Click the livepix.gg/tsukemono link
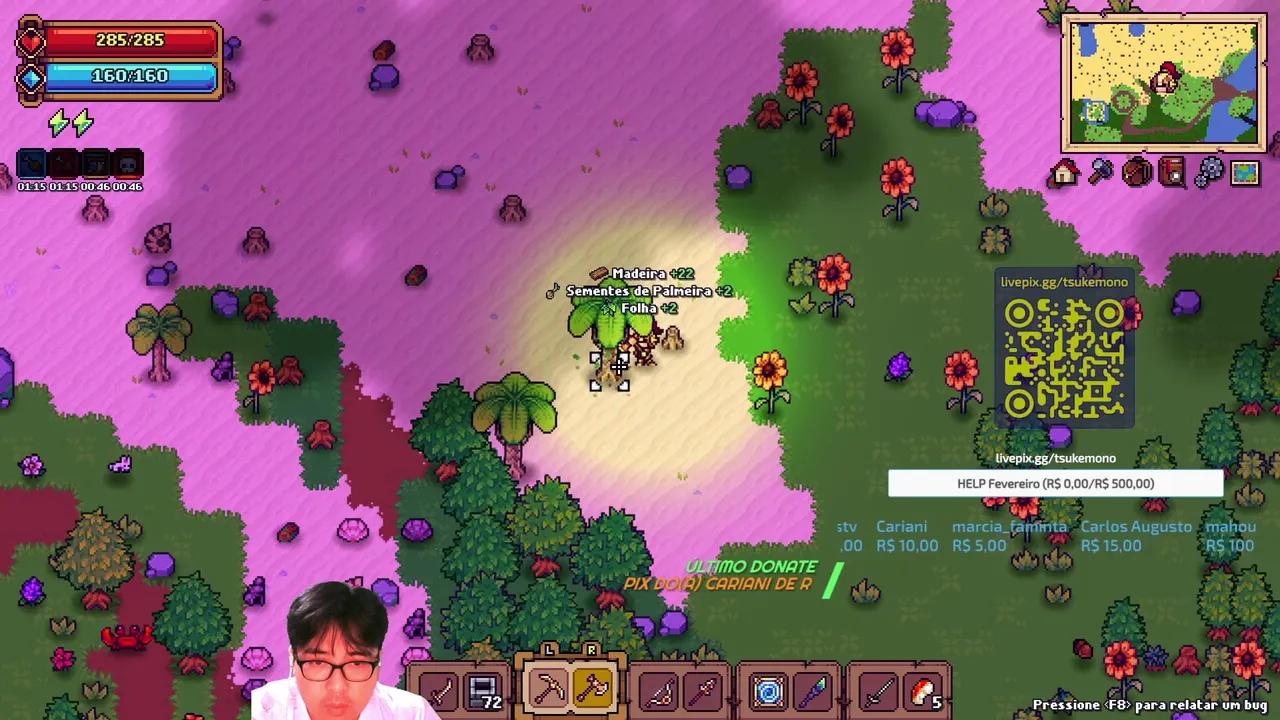Viewport: 1280px width, 720px height. click(1055, 458)
